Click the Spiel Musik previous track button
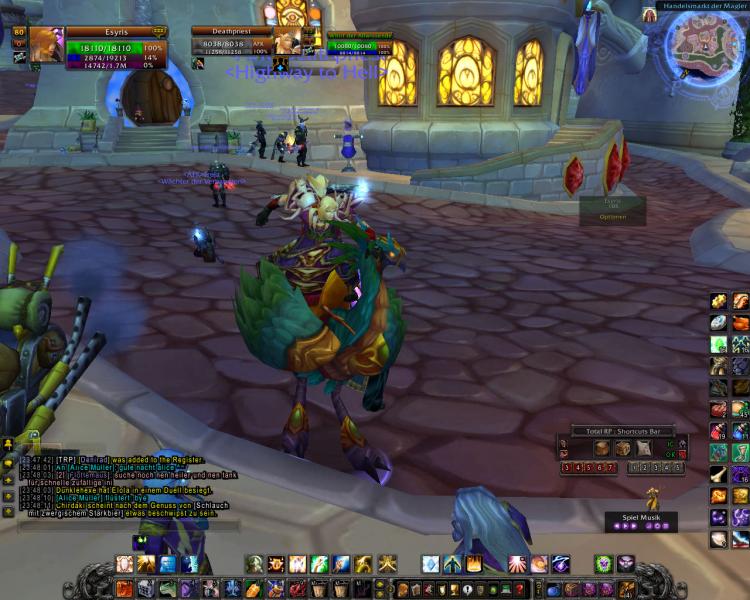Screen dimensions: 750x600 (x=619, y=526)
